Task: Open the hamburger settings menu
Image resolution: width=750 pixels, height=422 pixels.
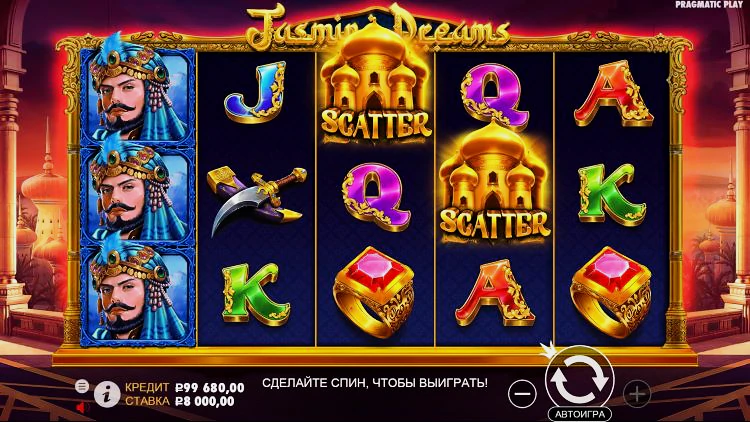Action: pos(82,385)
